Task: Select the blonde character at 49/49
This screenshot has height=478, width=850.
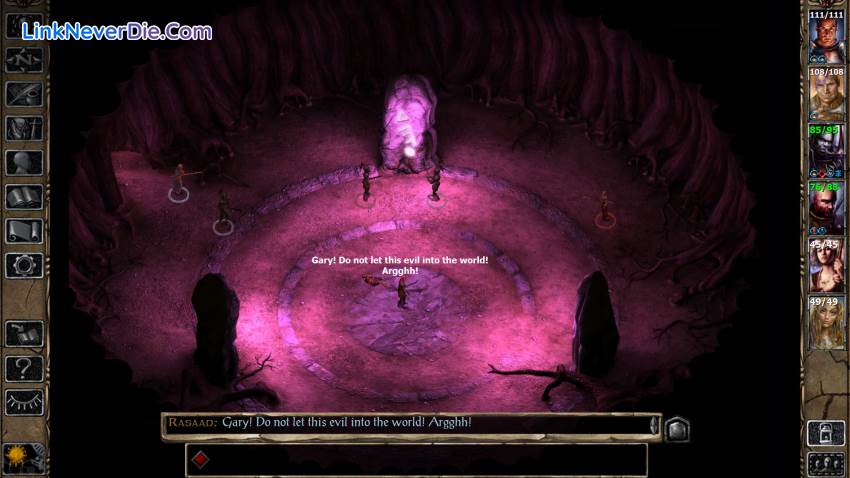Action: 826,324
